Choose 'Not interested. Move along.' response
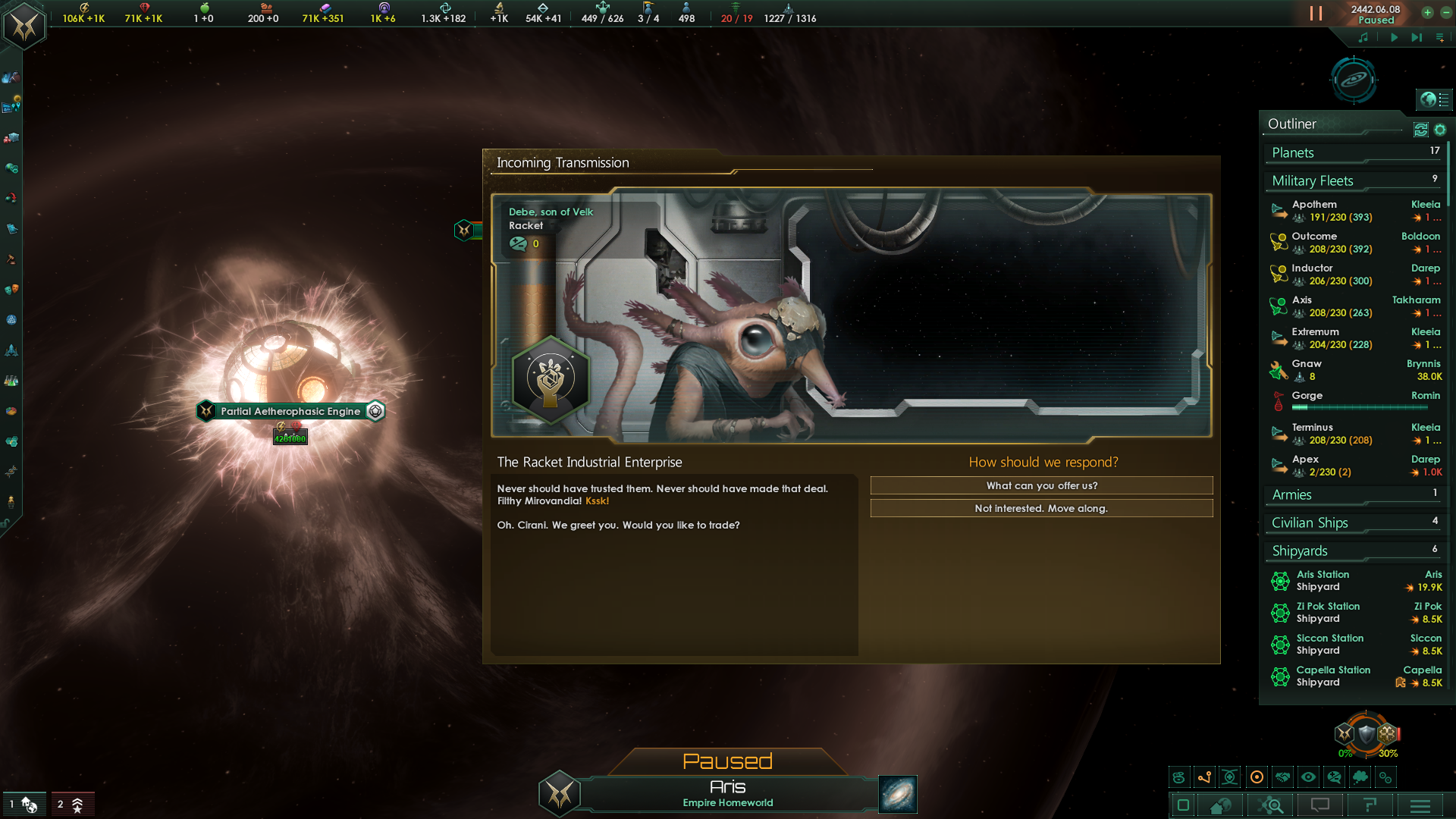 click(x=1041, y=508)
